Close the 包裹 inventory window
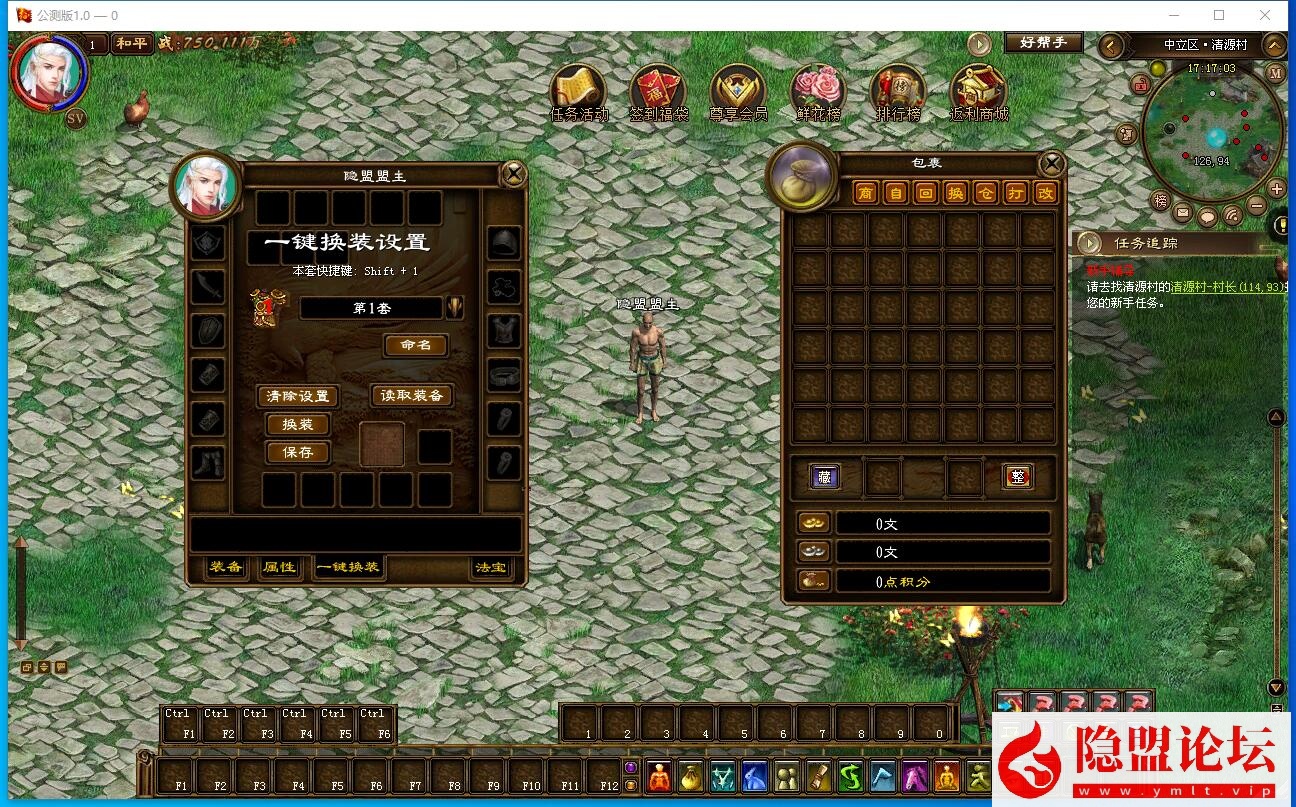Viewport: 1296px width, 807px height. (x=1051, y=164)
